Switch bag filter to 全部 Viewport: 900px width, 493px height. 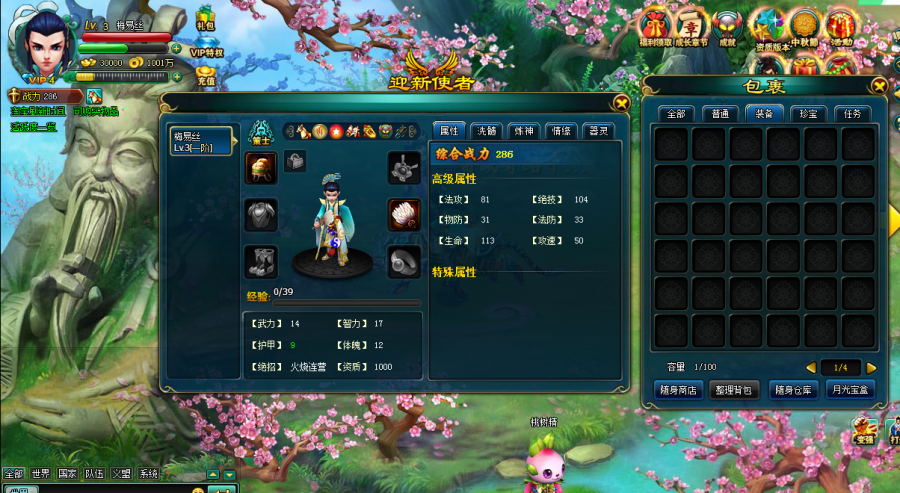(x=675, y=114)
